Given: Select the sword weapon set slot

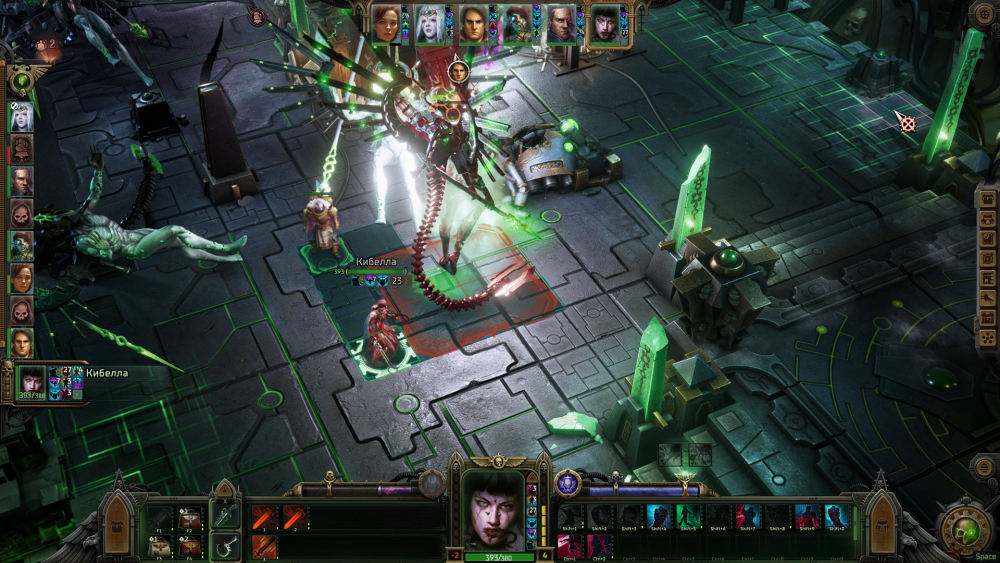Looking at the screenshot, I should (225, 517).
